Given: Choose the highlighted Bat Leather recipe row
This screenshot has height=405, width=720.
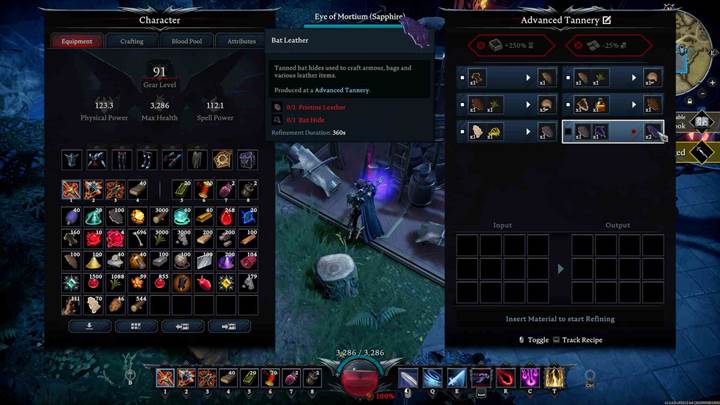Looking at the screenshot, I should pyautogui.click(x=613, y=131).
